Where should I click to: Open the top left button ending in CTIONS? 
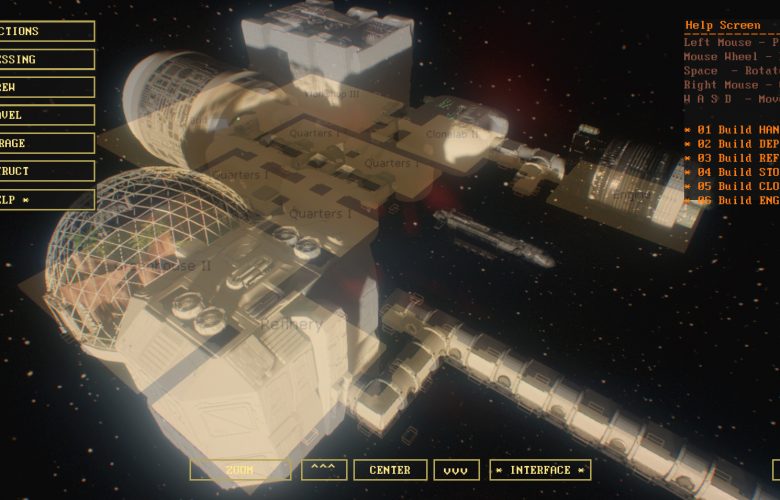[x=45, y=31]
